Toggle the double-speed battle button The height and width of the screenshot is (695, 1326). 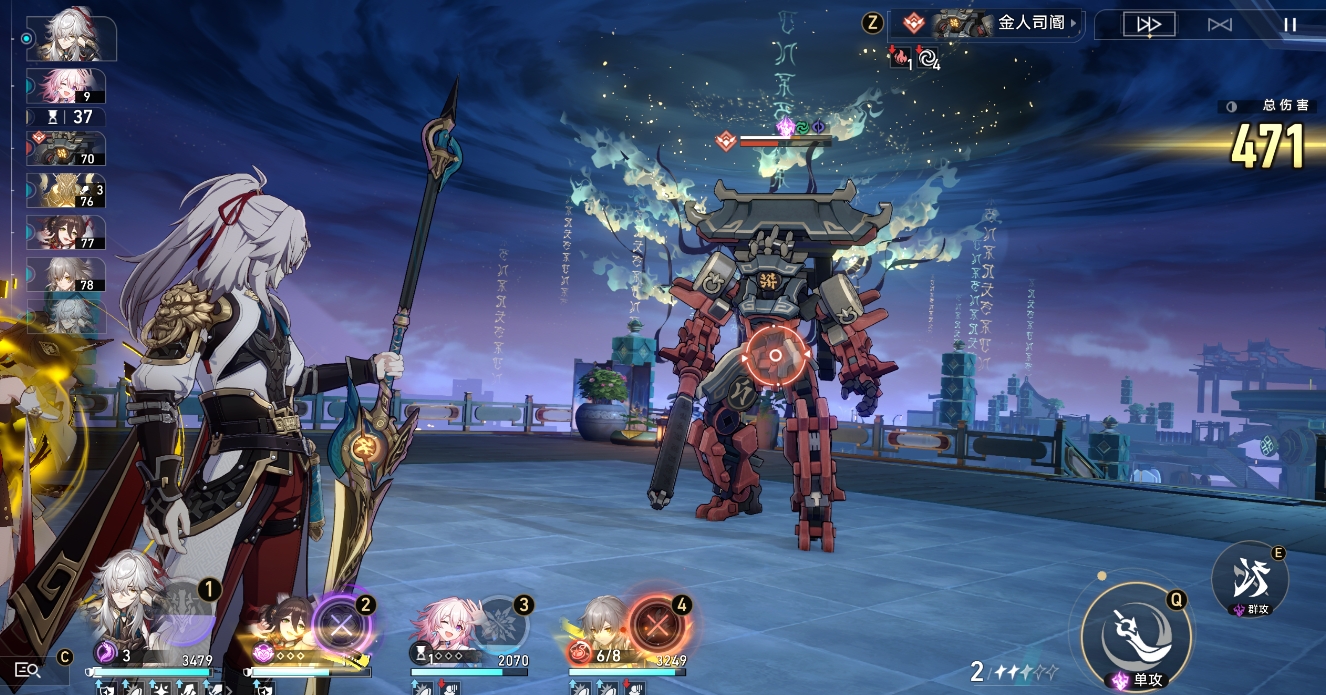(x=1149, y=25)
